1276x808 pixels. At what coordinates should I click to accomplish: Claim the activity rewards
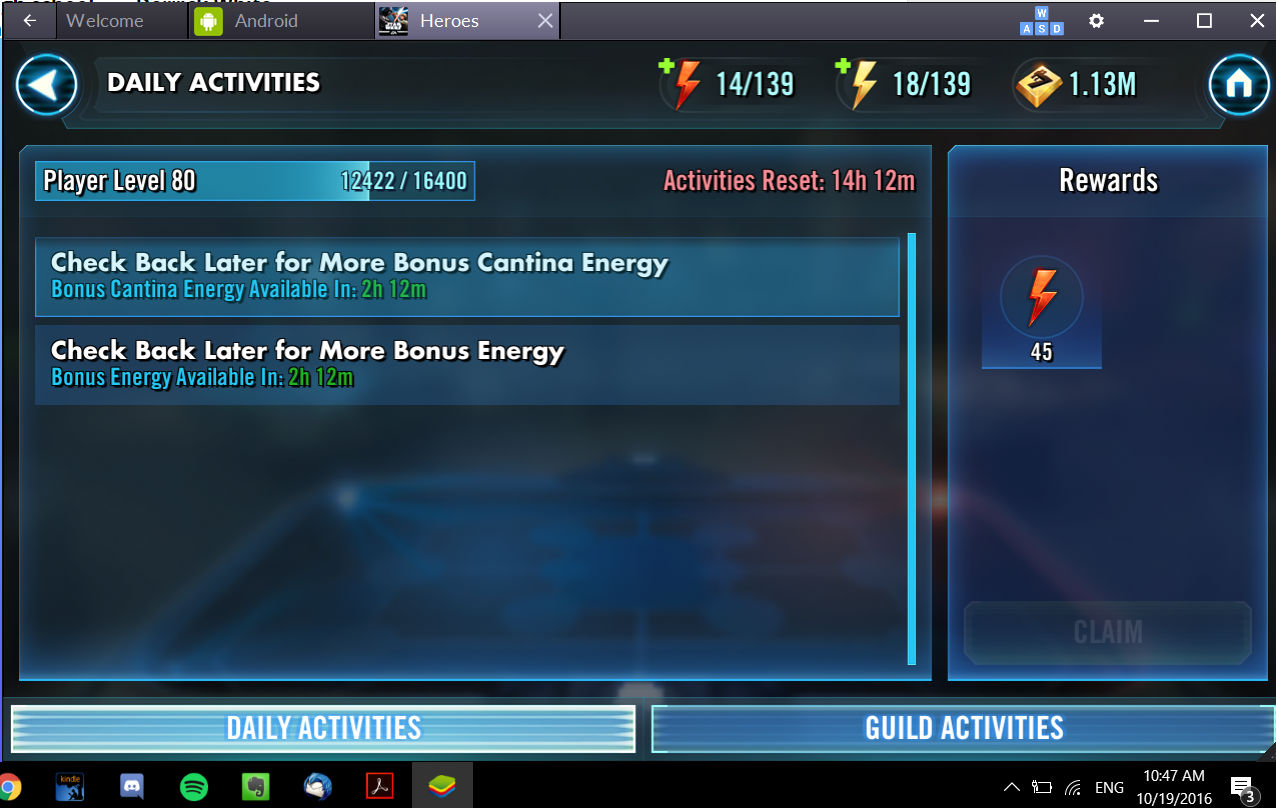(1107, 632)
